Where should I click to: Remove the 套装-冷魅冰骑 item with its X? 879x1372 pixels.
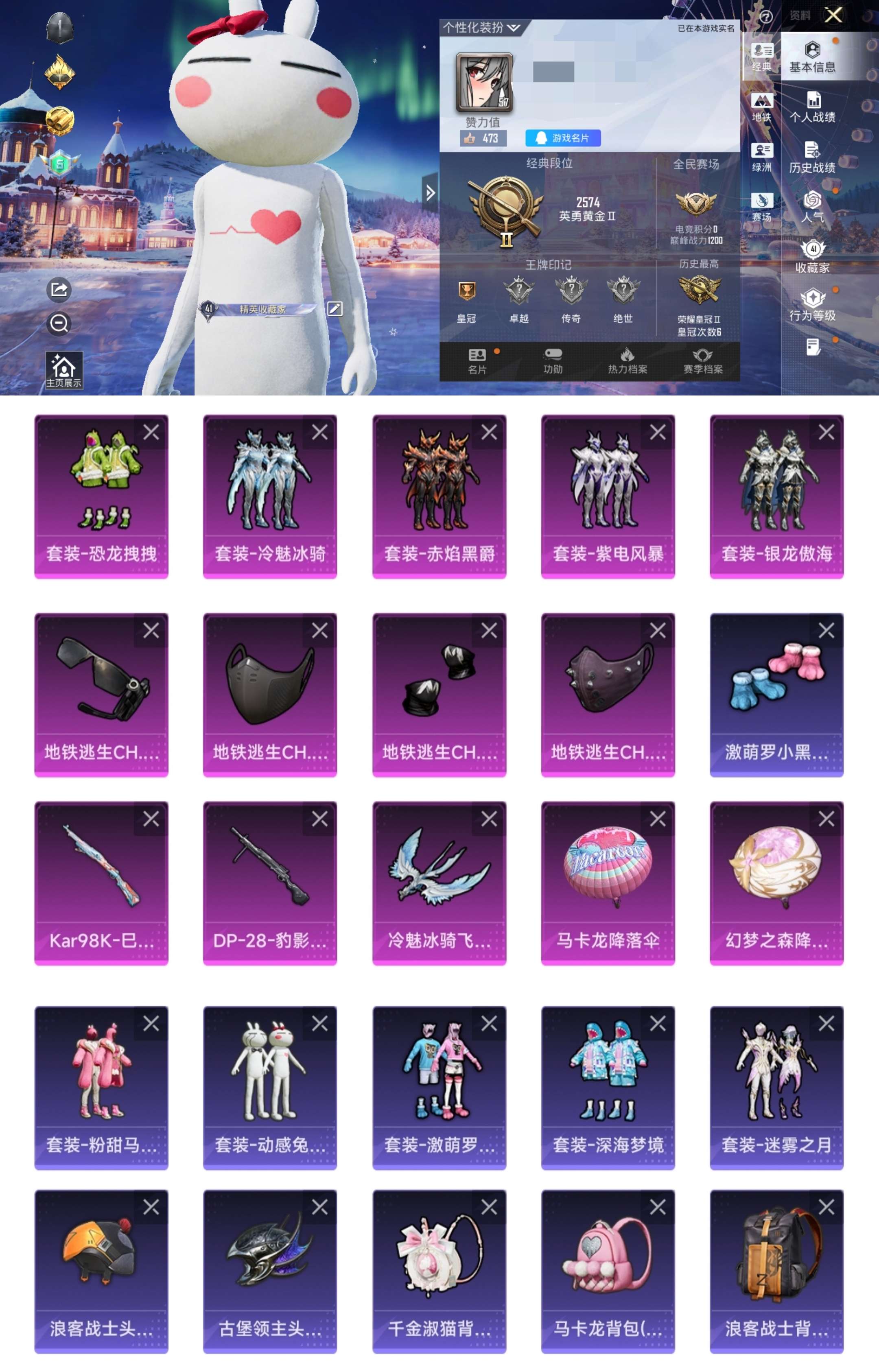(x=319, y=432)
